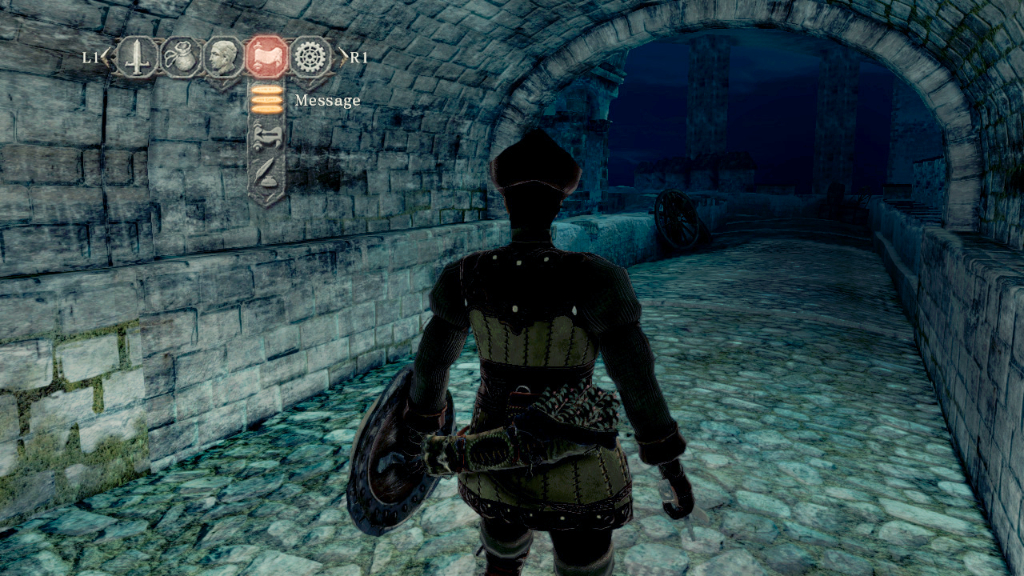1024x576 pixels.
Task: Open the sword equipment tab
Action: coord(136,57)
